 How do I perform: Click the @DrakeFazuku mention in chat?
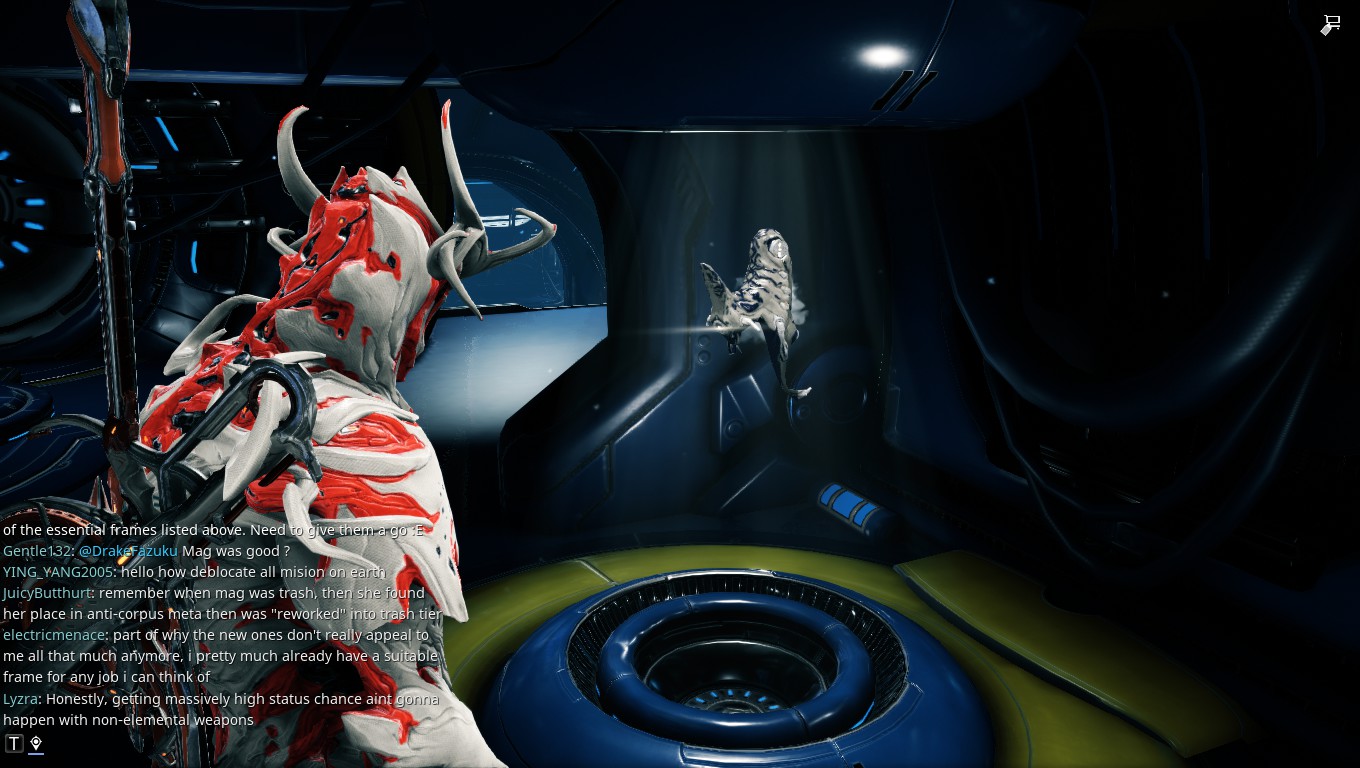pos(128,551)
